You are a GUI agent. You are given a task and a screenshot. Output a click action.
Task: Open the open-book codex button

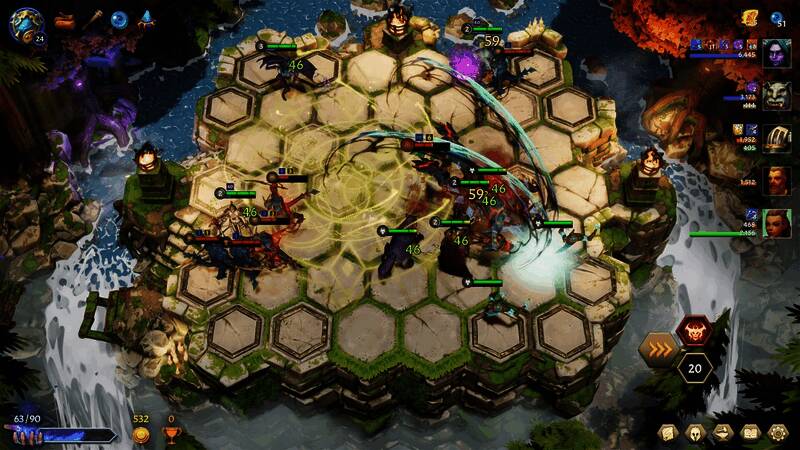752,433
